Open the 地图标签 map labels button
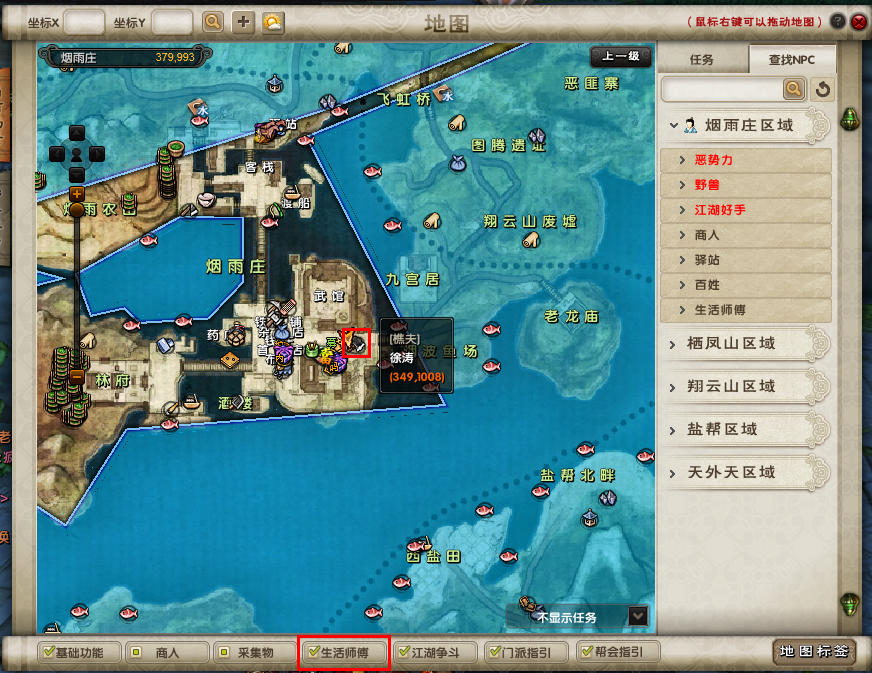The width and height of the screenshot is (872, 673). (814, 652)
